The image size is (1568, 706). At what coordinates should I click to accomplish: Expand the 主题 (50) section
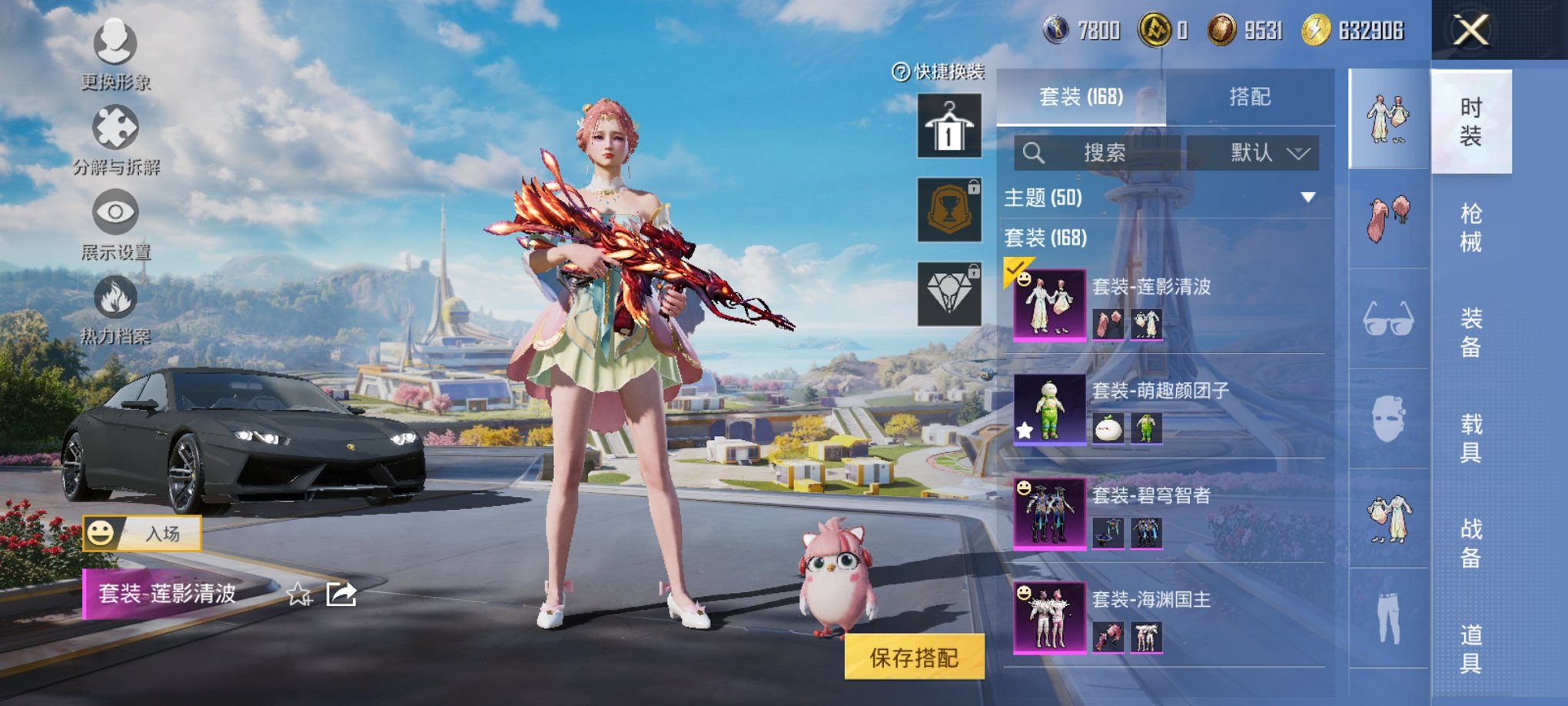click(1307, 198)
